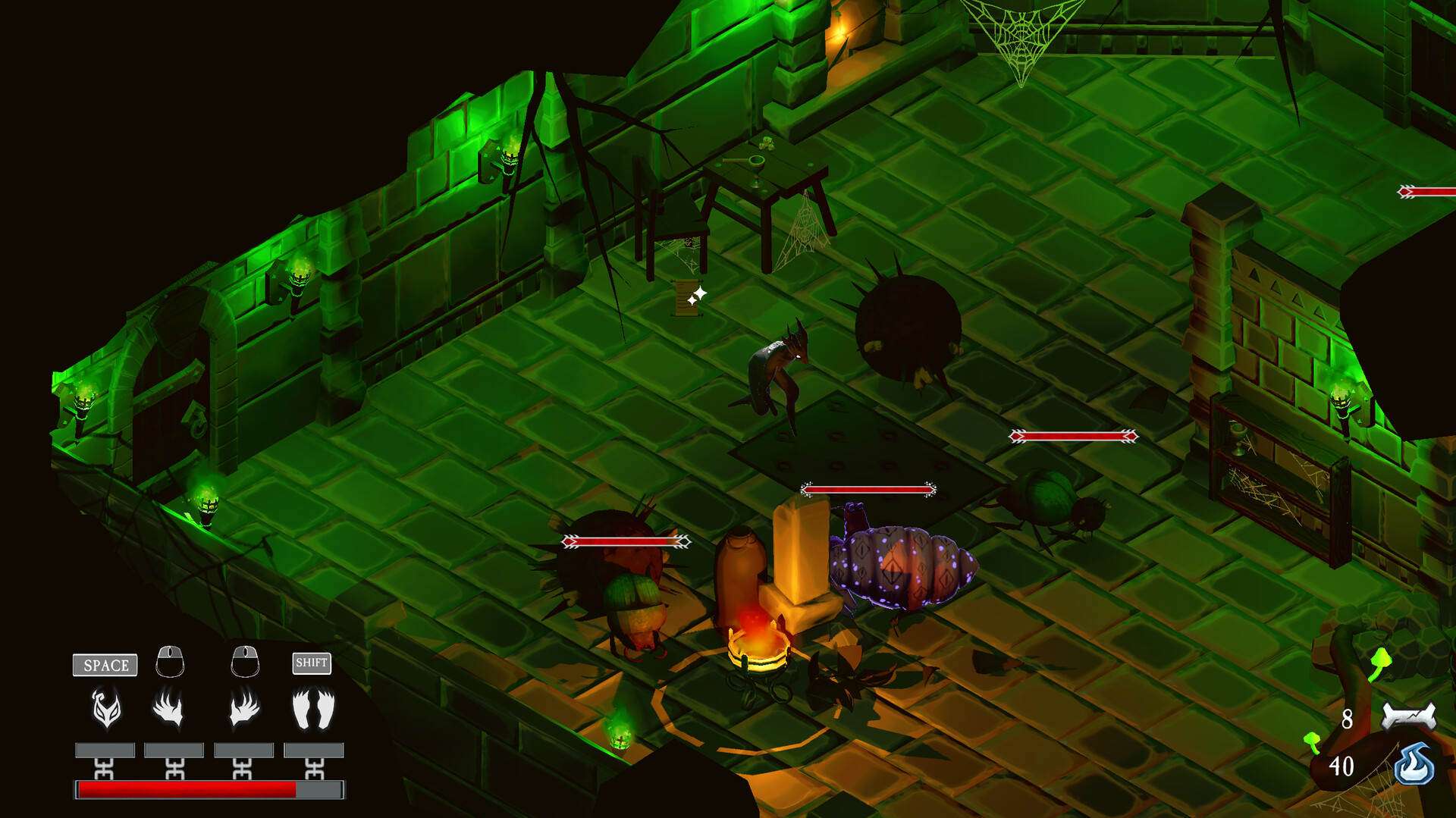The width and height of the screenshot is (1456, 818).
Task: Click the mouse icon above the second claw ability
Action: tap(244, 661)
